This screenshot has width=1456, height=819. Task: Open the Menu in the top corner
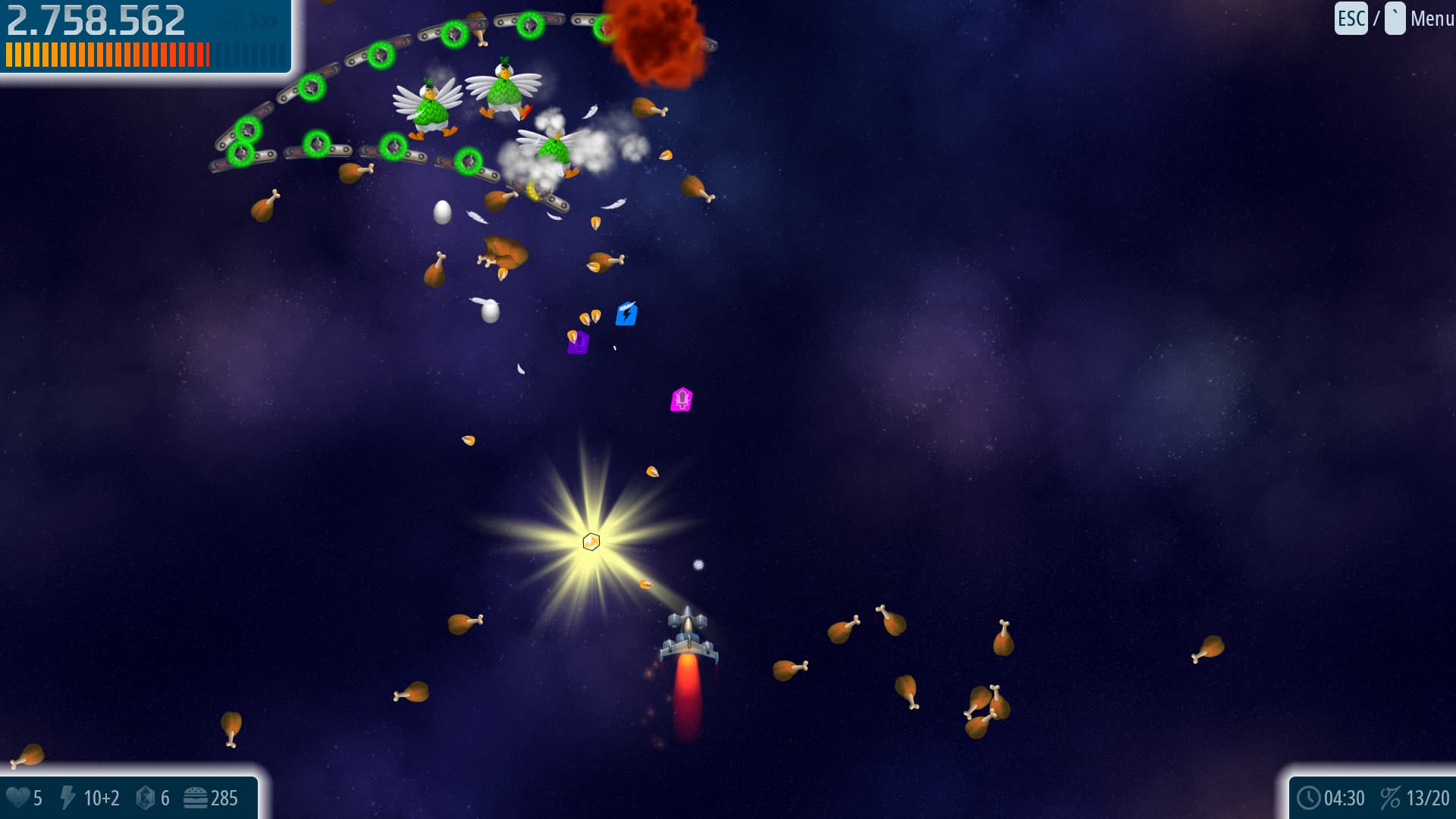tap(1431, 19)
